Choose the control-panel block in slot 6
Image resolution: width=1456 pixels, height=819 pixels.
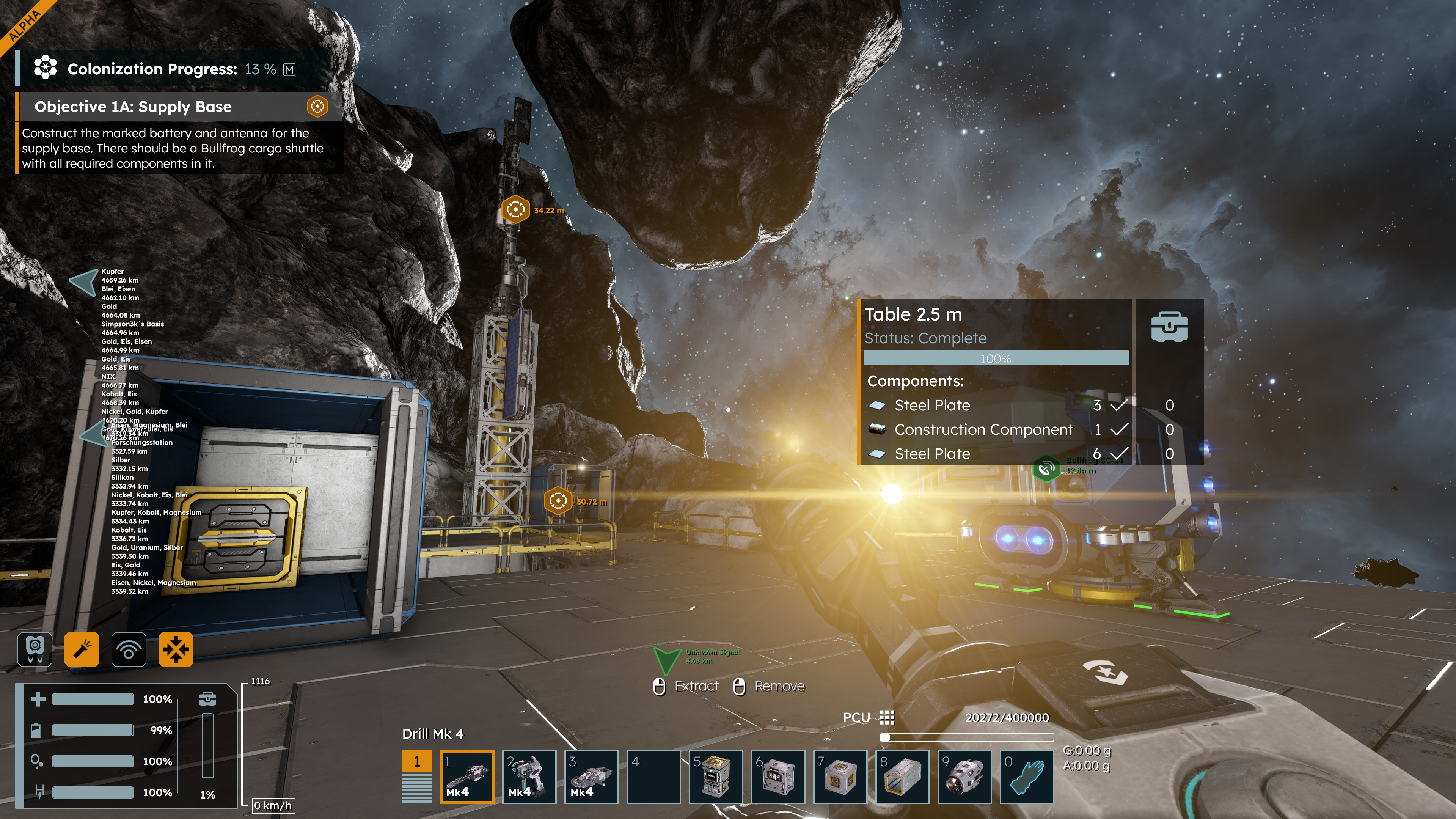[x=777, y=776]
